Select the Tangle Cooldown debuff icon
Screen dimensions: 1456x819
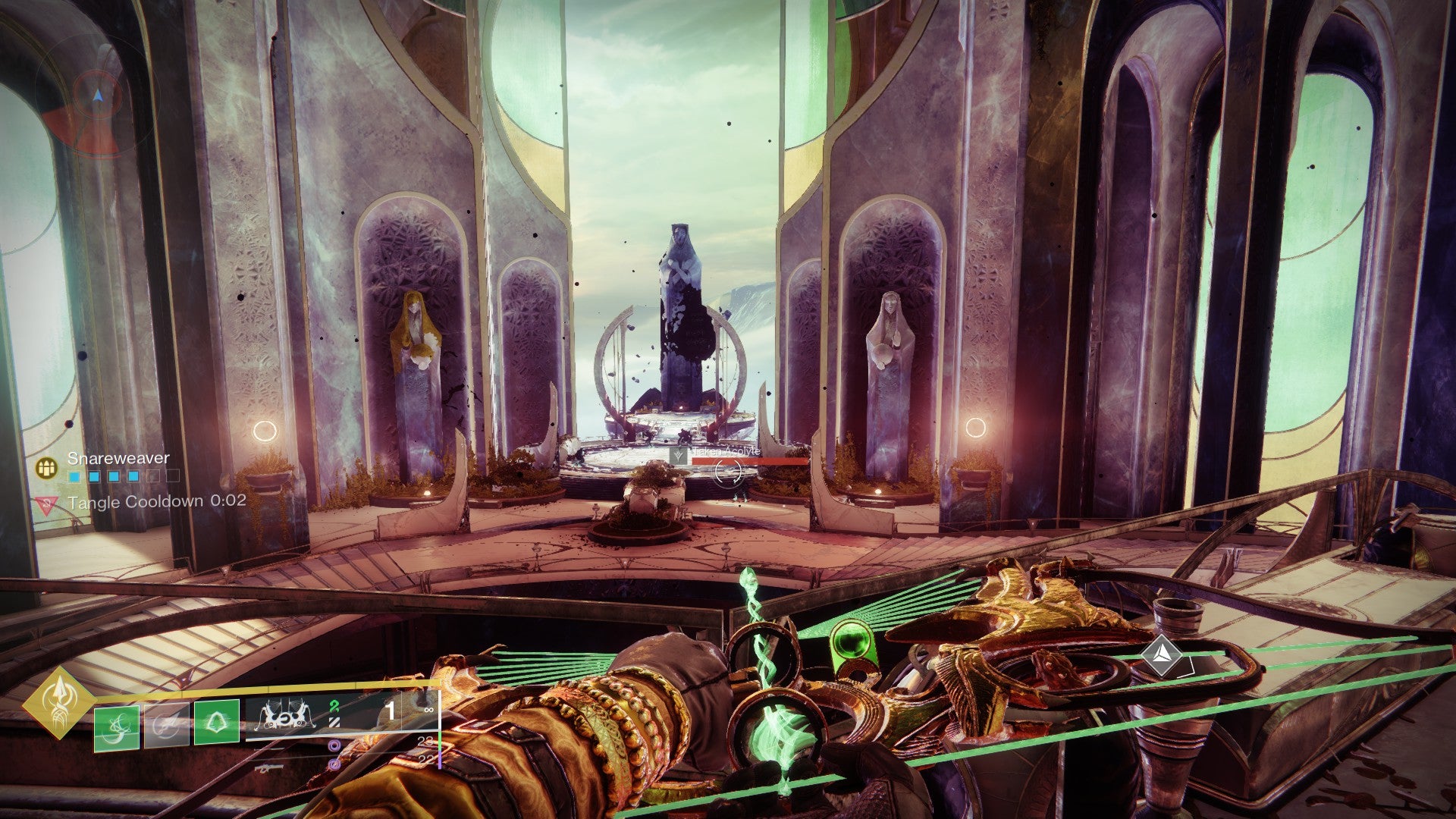(x=47, y=505)
